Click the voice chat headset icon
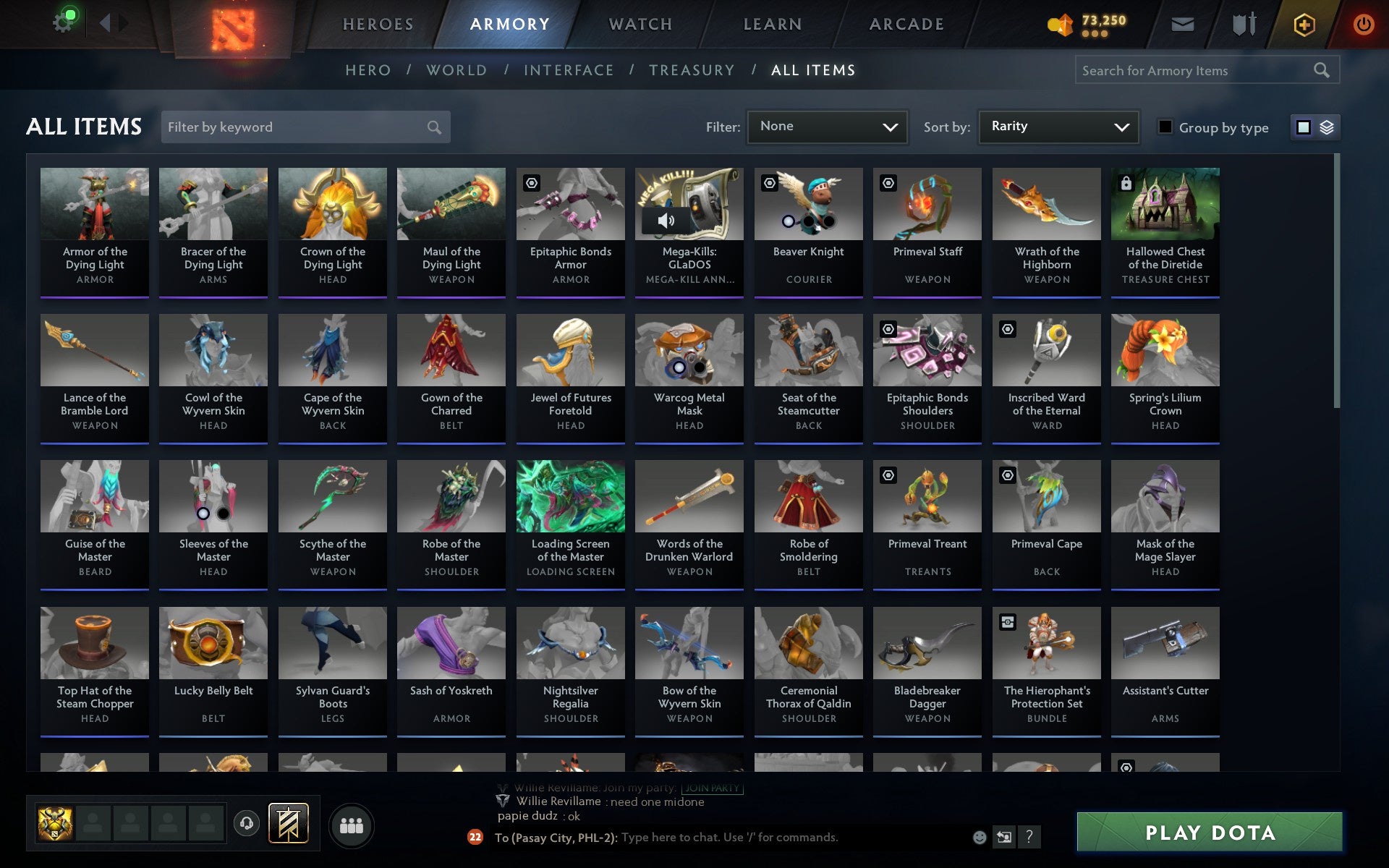Image resolution: width=1389 pixels, height=868 pixels. coord(245,823)
